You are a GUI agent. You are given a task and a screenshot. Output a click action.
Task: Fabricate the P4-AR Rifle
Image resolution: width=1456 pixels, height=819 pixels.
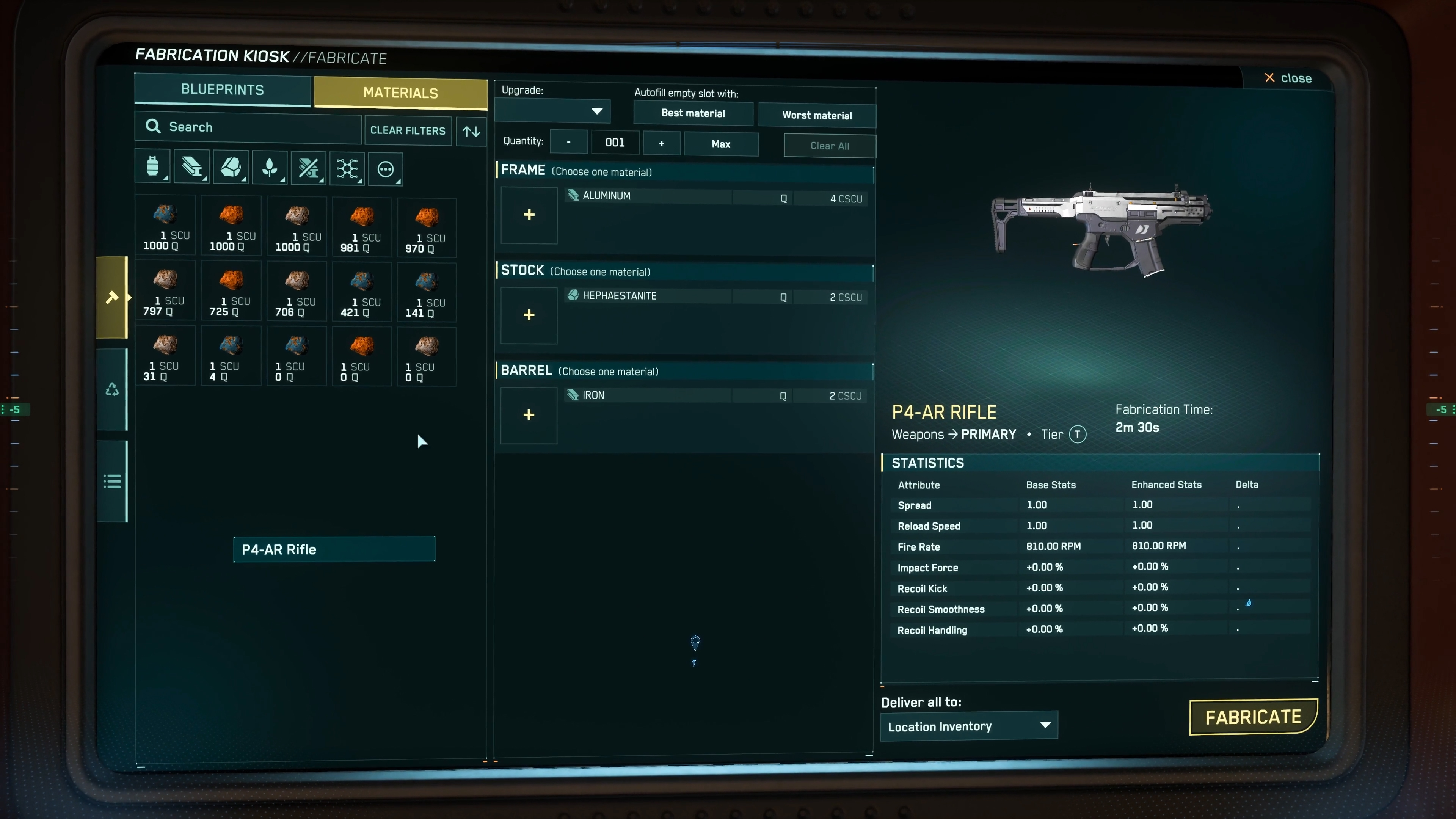pyautogui.click(x=1252, y=717)
